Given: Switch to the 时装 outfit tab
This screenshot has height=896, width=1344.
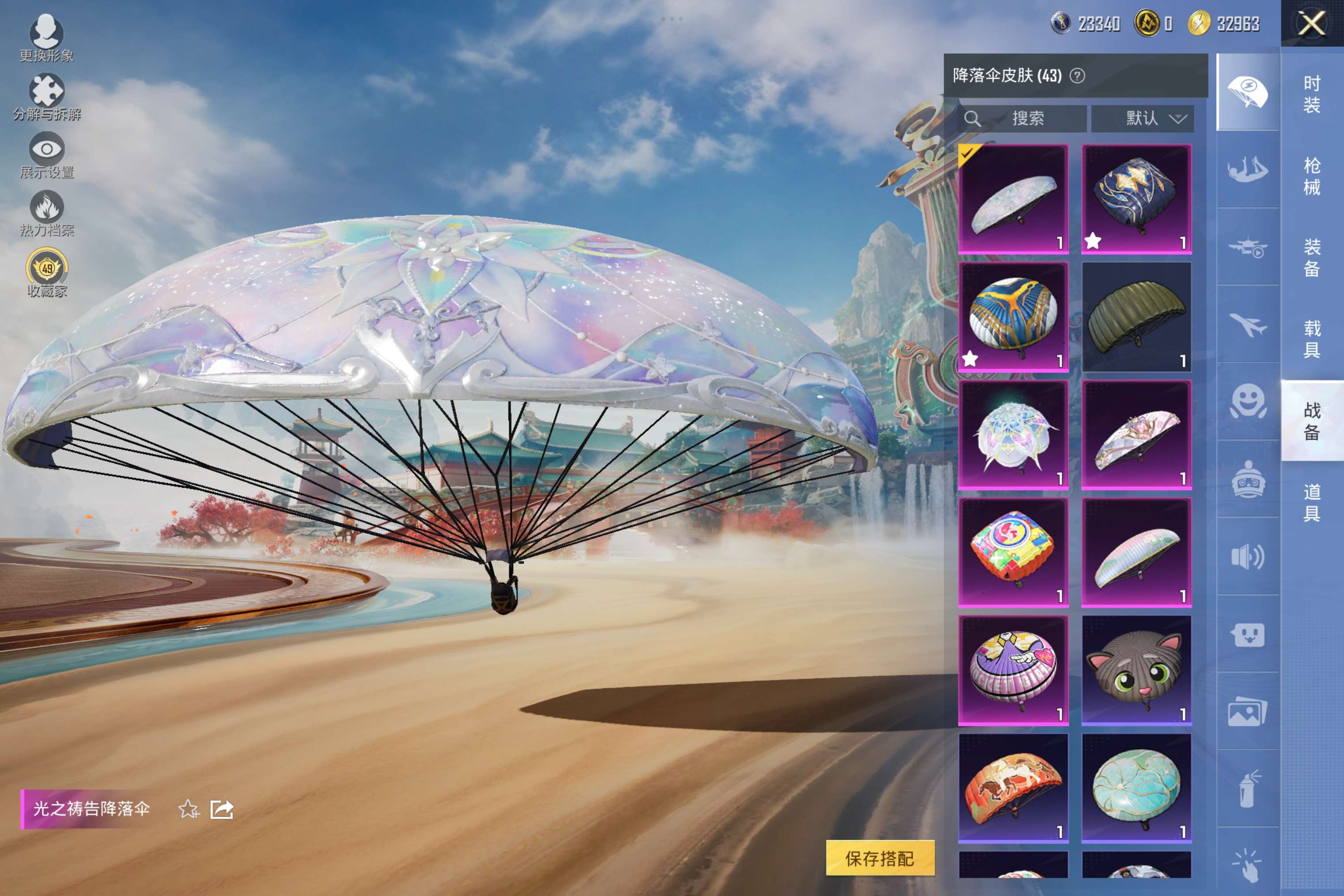Looking at the screenshot, I should pos(1312,94).
